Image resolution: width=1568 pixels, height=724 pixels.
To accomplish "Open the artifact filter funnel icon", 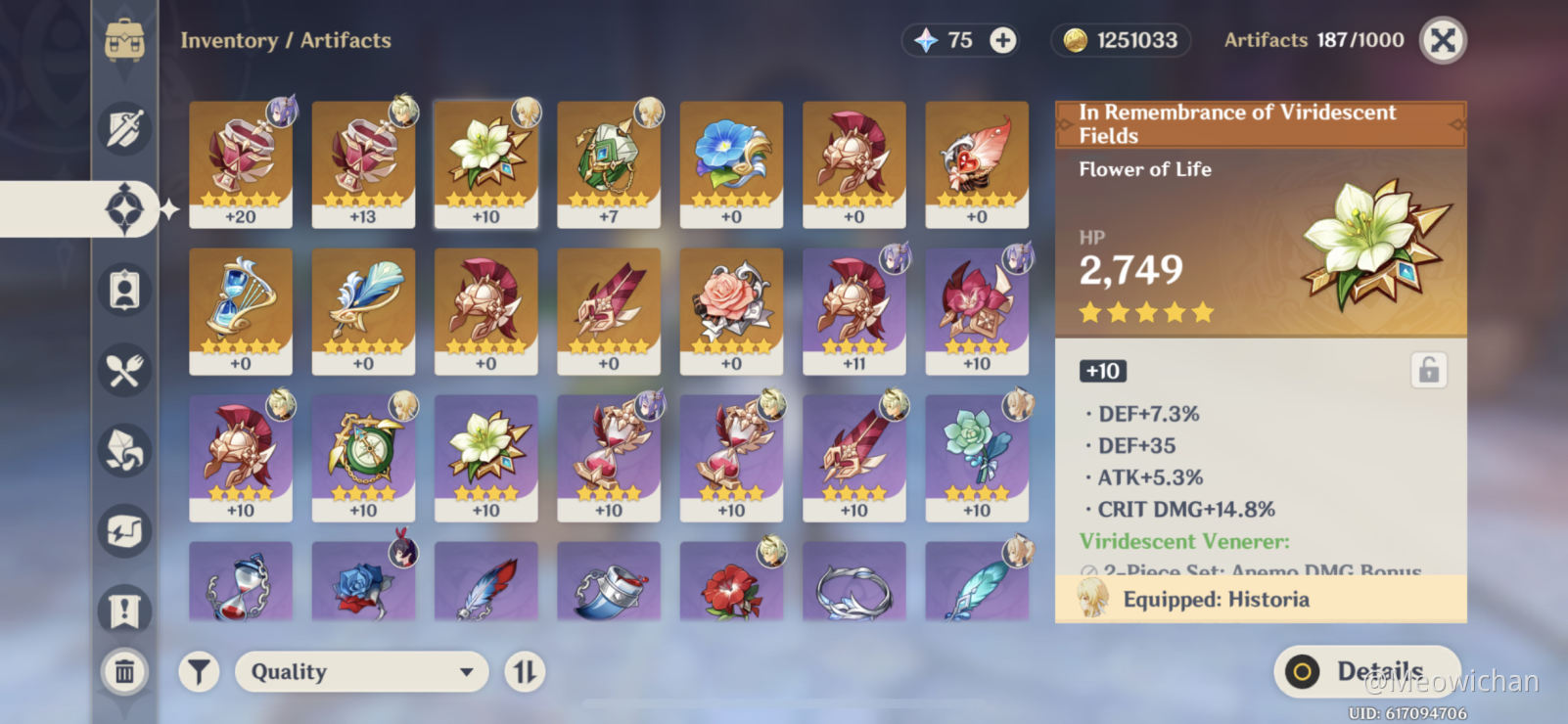I will [199, 672].
